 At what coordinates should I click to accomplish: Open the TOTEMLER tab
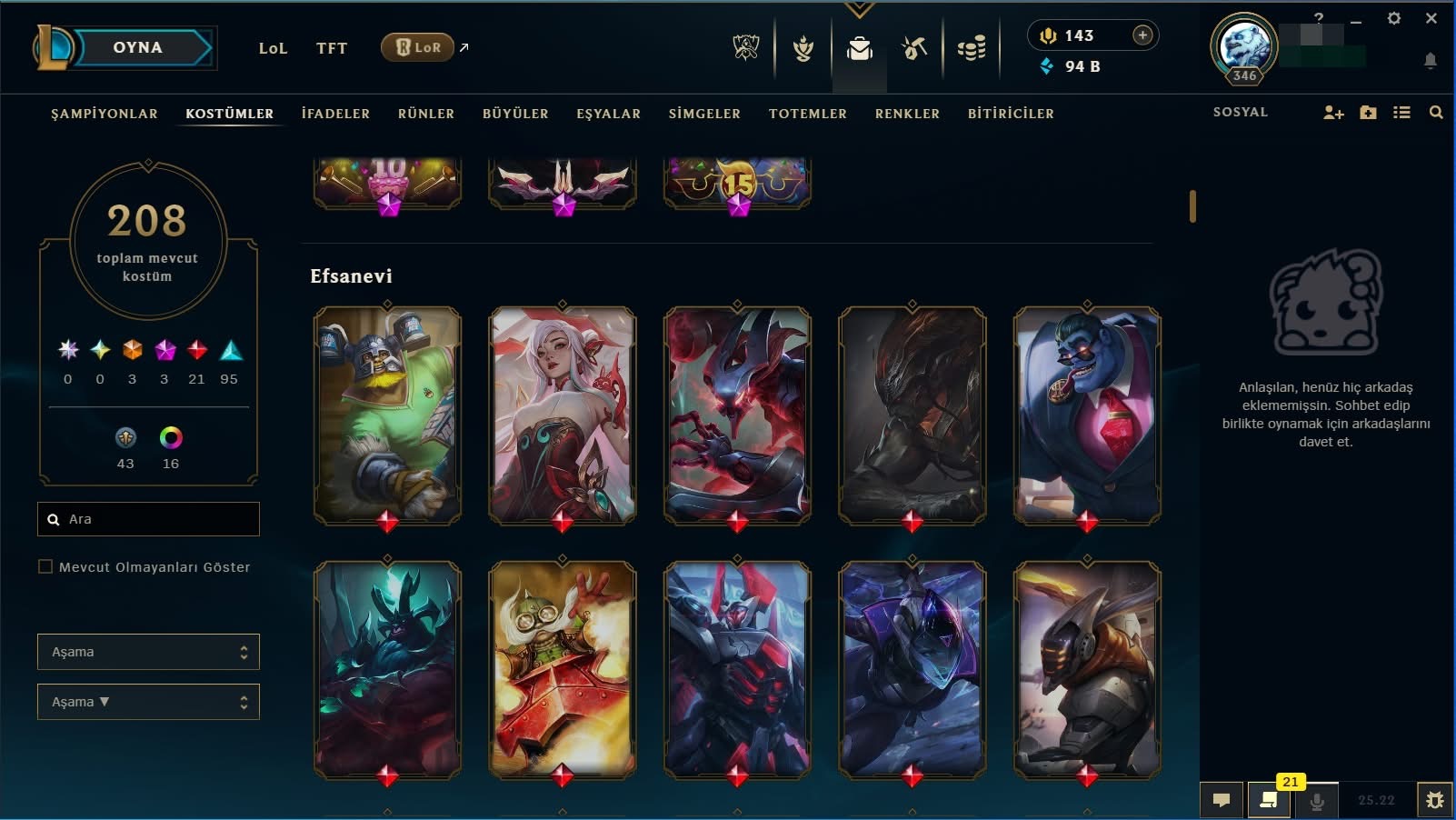click(x=807, y=114)
